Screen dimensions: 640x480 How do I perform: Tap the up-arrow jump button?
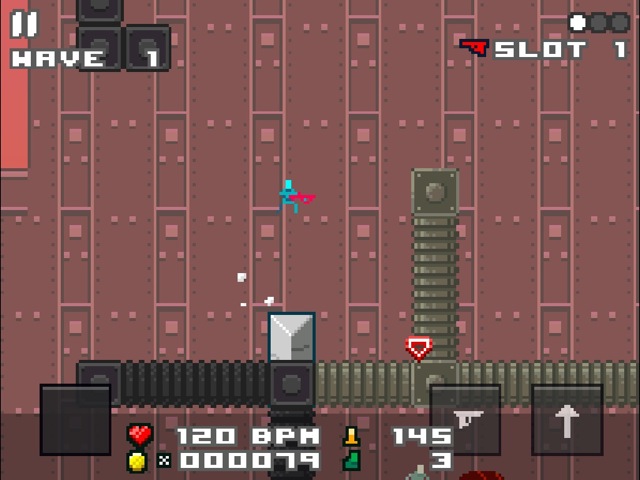pos(567,420)
